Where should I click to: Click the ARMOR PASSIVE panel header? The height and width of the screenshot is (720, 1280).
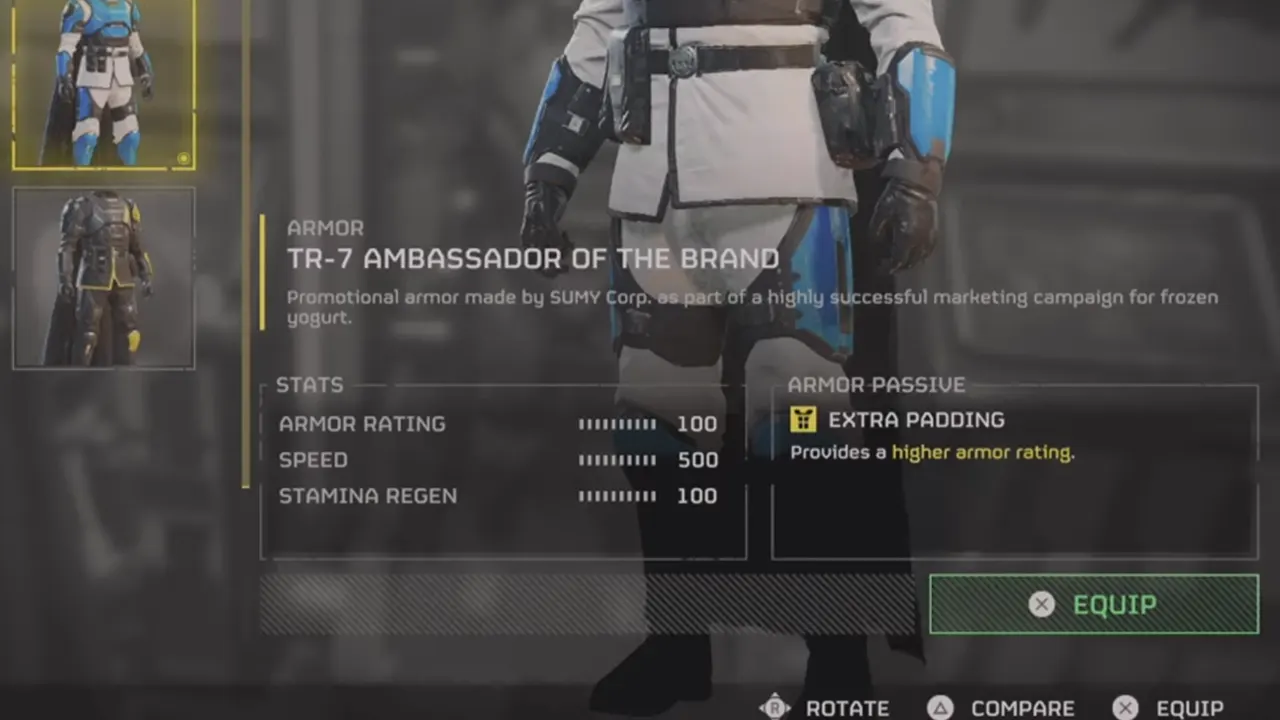click(875, 384)
